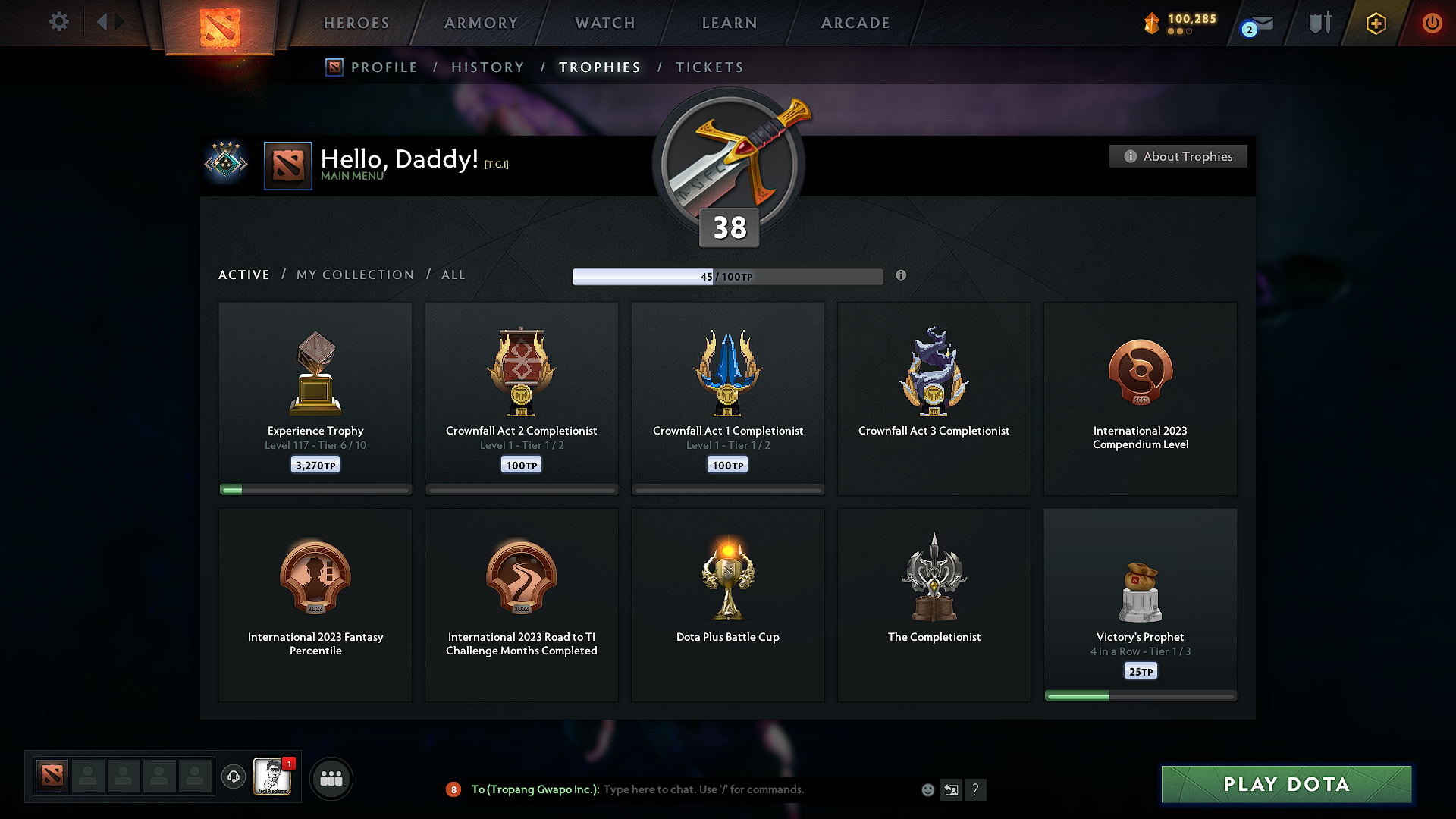Click the gold plus store icon
Image resolution: width=1456 pixels, height=819 pixels.
point(1375,23)
